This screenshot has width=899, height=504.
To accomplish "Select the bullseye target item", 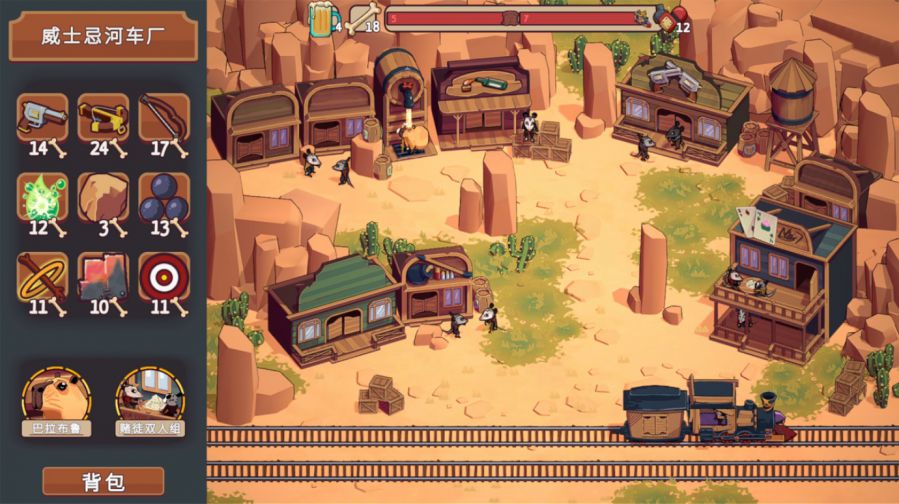I will tap(163, 277).
